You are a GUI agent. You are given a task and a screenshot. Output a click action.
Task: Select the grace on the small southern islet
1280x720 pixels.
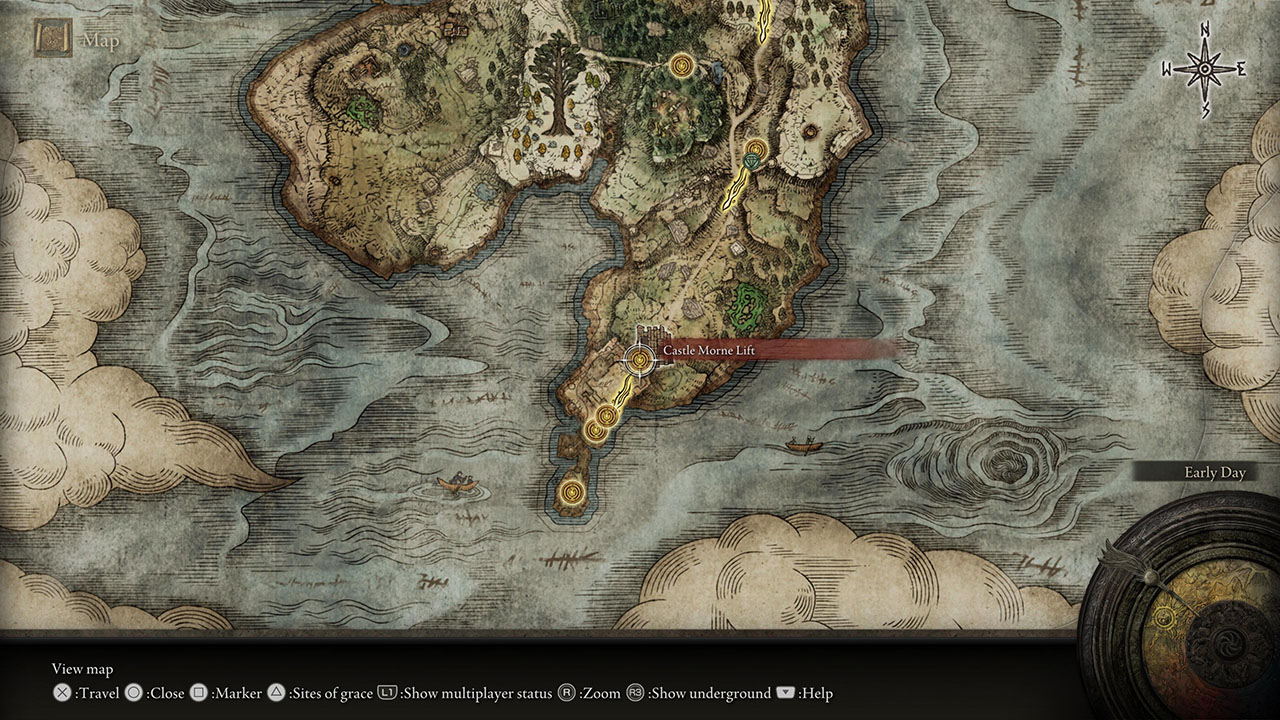point(571,491)
